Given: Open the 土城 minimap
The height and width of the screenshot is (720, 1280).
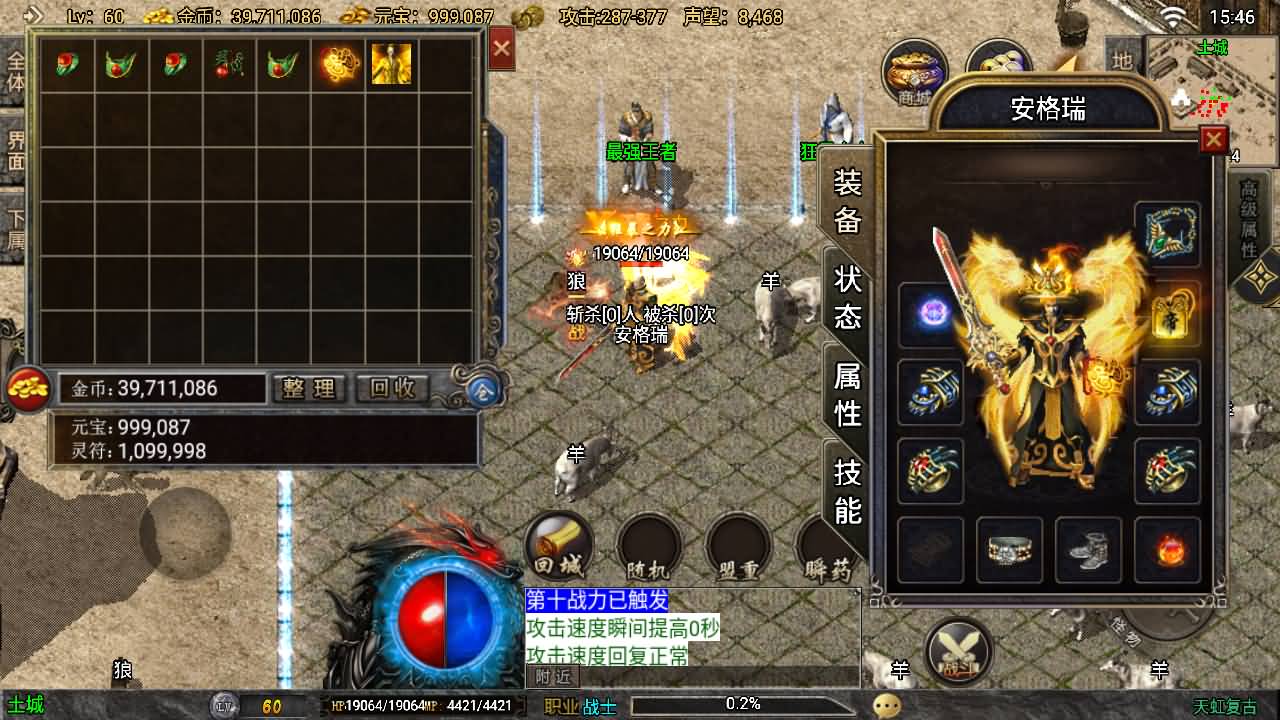Looking at the screenshot, I should [x=1211, y=100].
